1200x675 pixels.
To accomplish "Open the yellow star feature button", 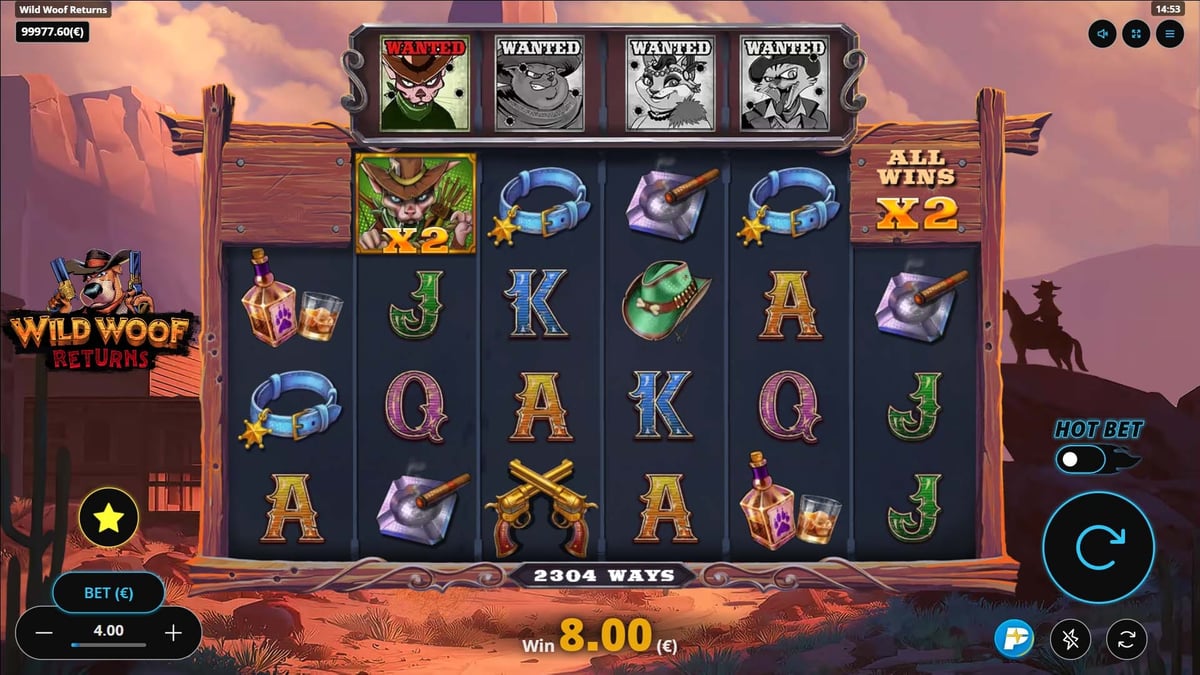I will [x=108, y=517].
